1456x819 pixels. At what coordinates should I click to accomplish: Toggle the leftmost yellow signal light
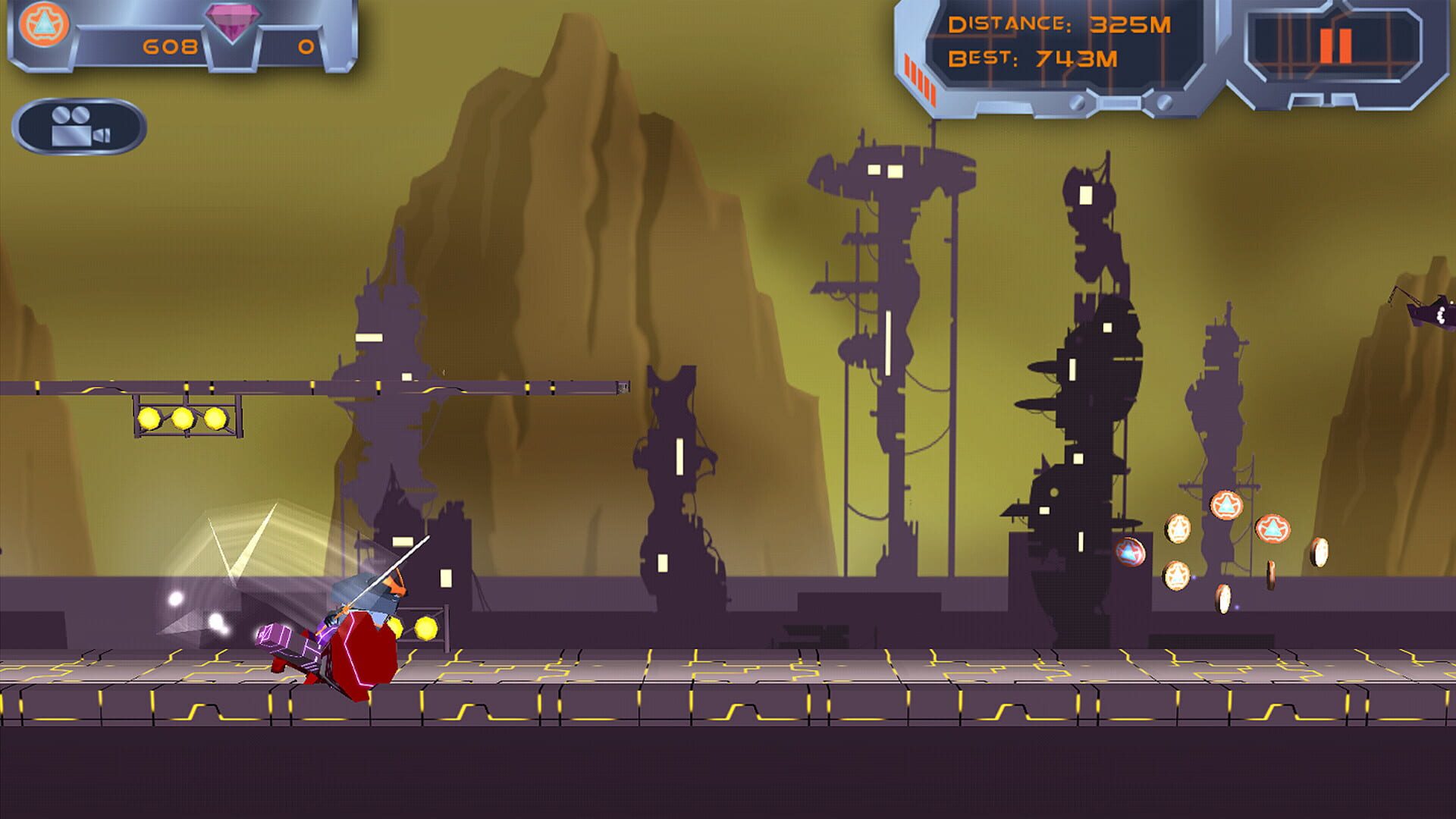[149, 418]
